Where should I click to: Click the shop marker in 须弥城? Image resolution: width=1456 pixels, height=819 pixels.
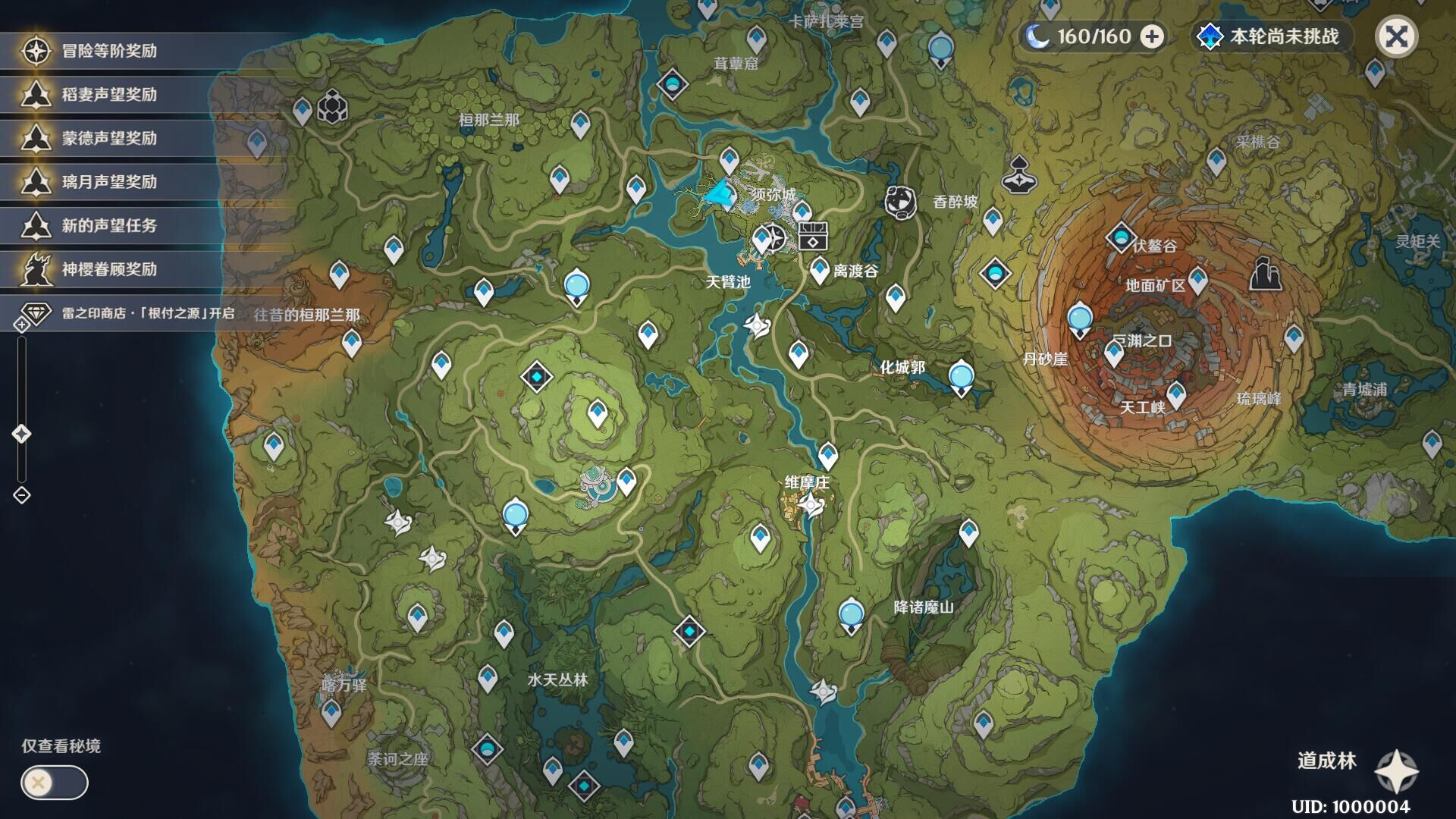tap(813, 236)
